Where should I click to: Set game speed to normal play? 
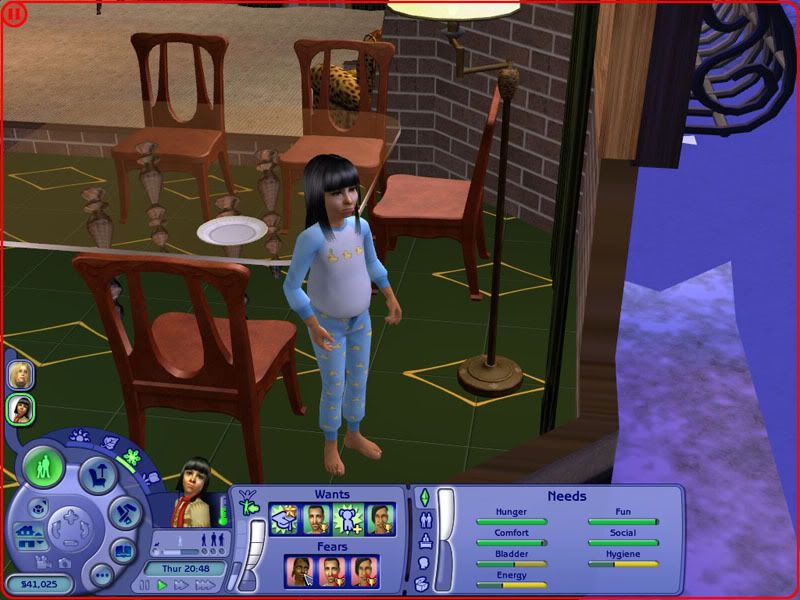point(162,585)
